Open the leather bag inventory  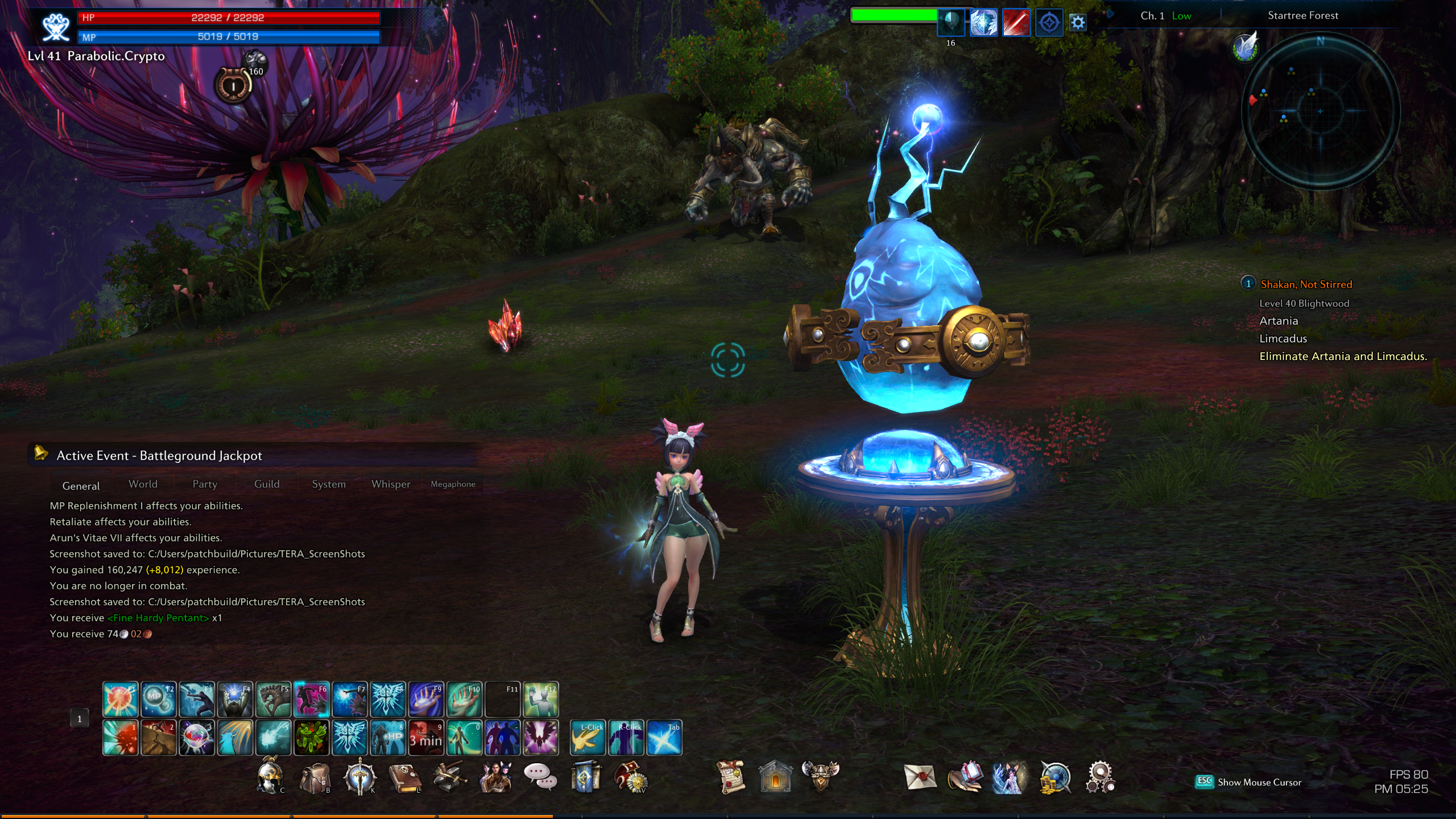314,777
